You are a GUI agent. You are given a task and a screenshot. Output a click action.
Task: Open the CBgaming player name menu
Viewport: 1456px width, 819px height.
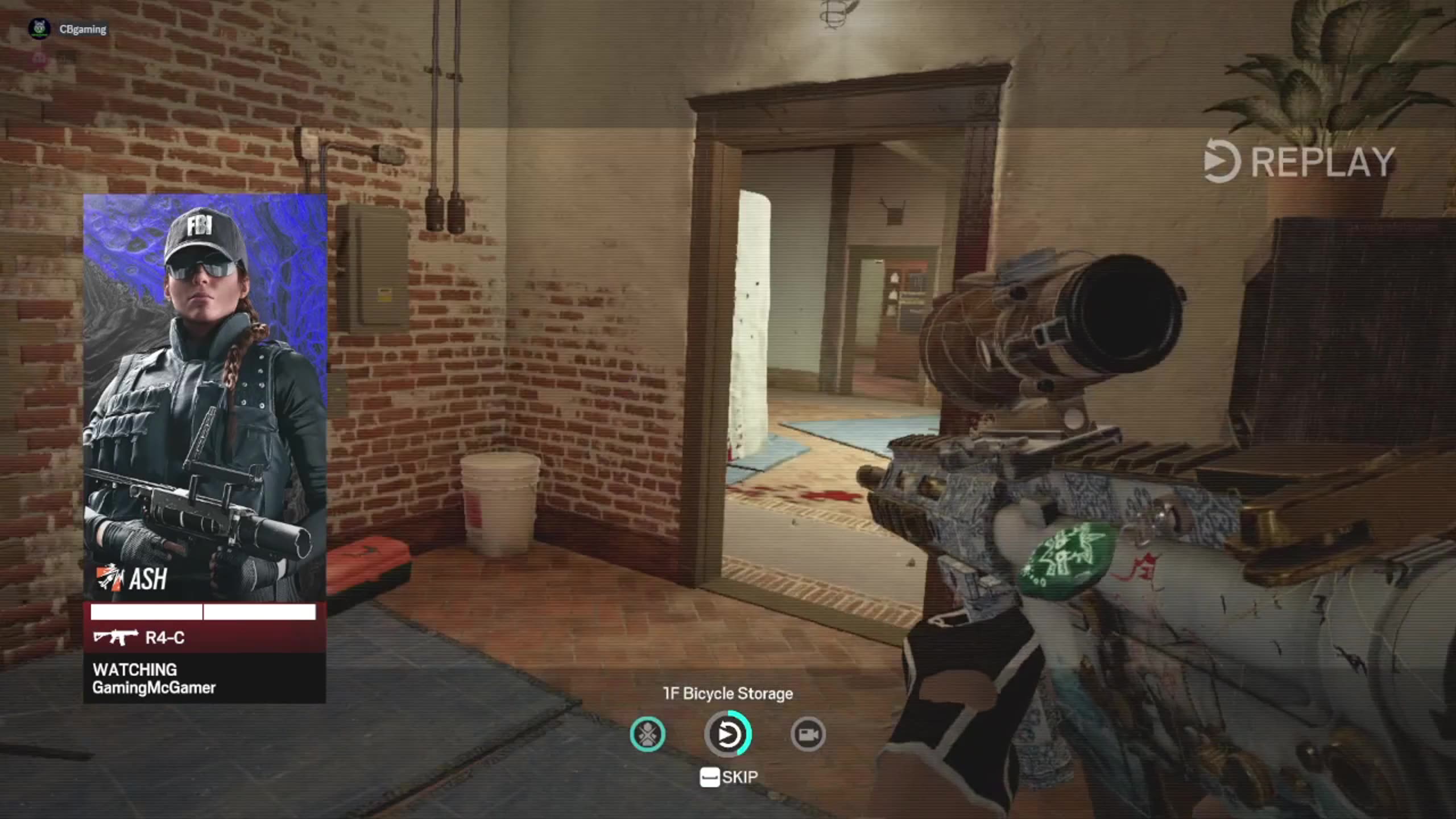click(x=82, y=28)
